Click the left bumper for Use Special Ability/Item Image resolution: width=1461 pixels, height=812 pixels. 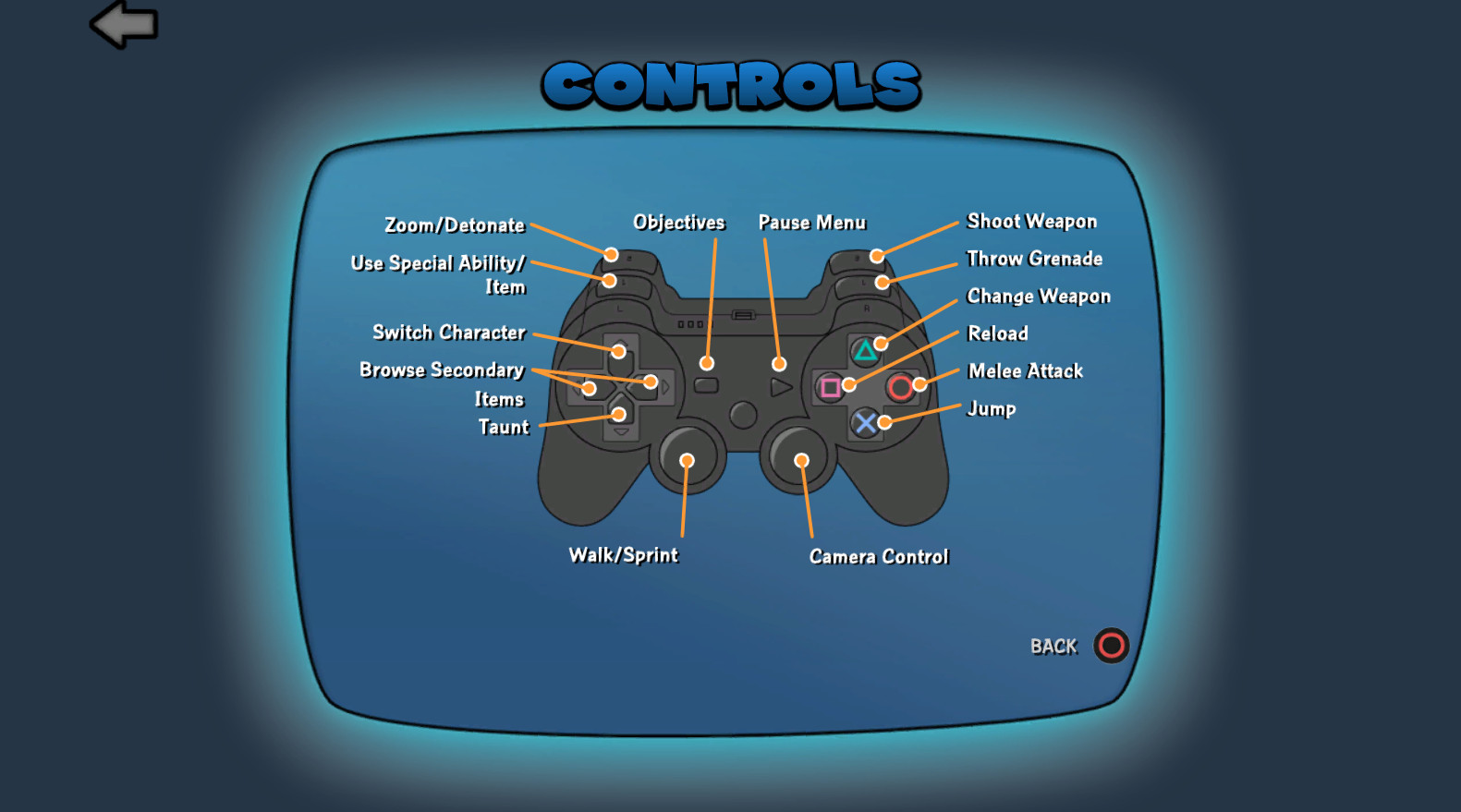point(610,282)
